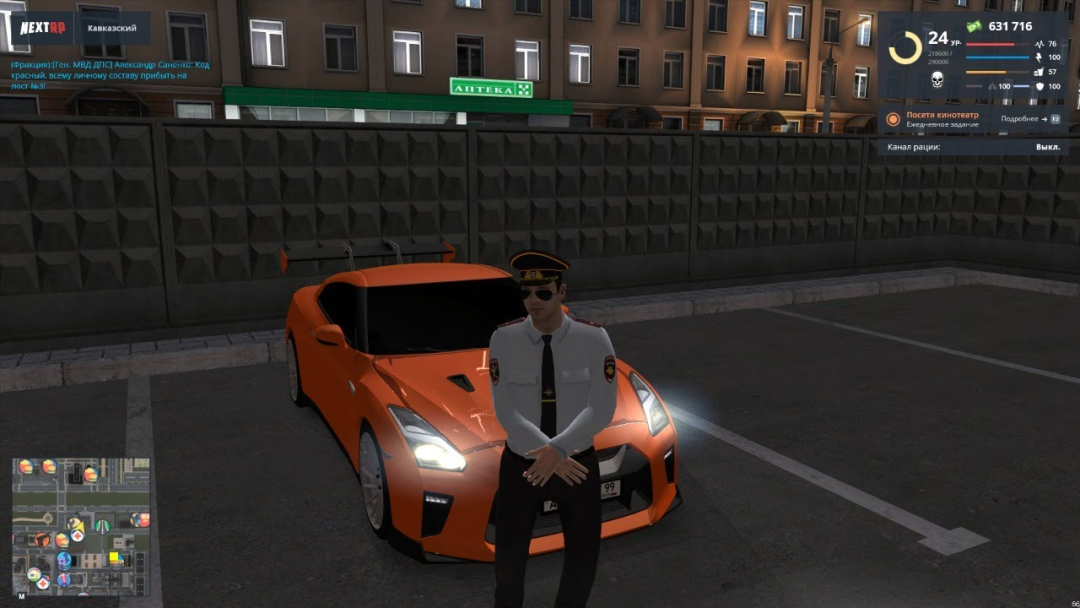Click the skull status icon
Image resolution: width=1080 pixels, height=608 pixels.
tap(937, 80)
